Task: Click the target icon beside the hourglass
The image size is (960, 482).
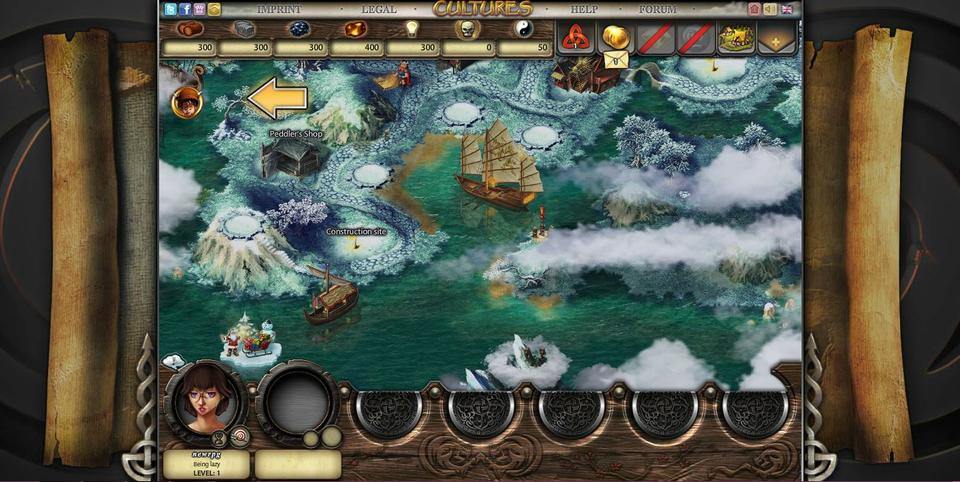Action: (239, 435)
